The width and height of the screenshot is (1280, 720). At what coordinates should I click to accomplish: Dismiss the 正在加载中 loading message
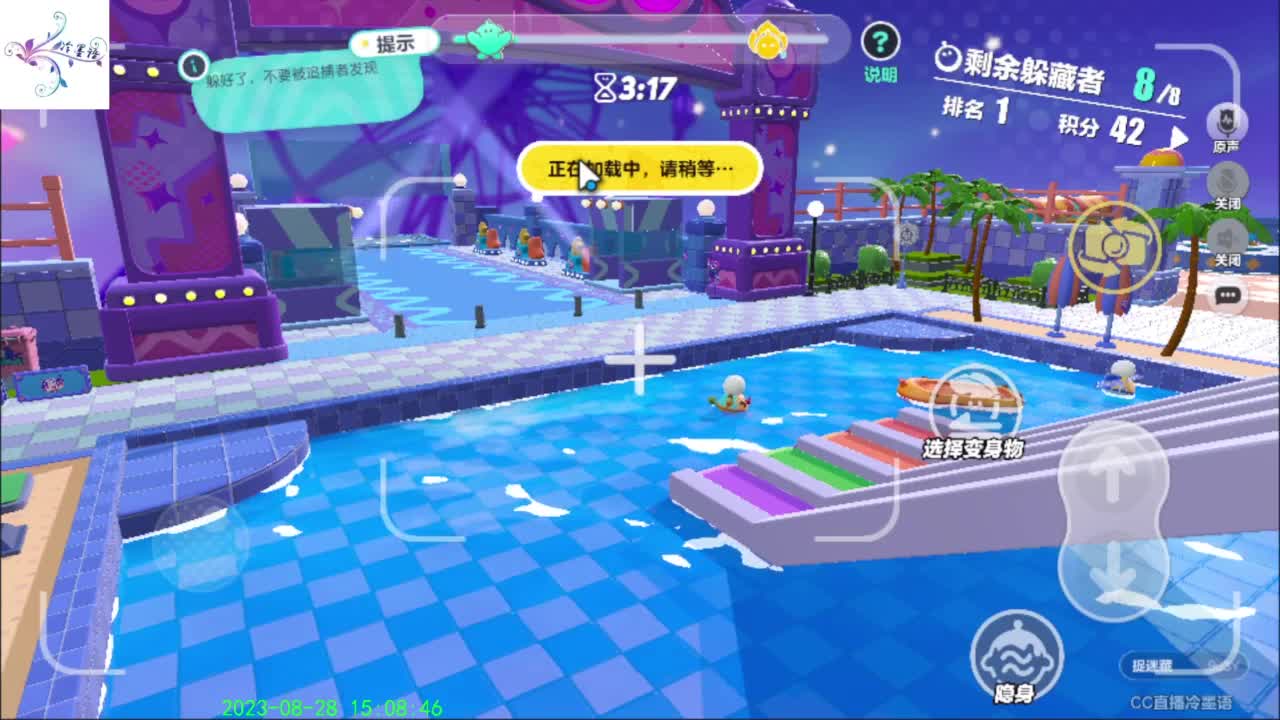pos(640,170)
